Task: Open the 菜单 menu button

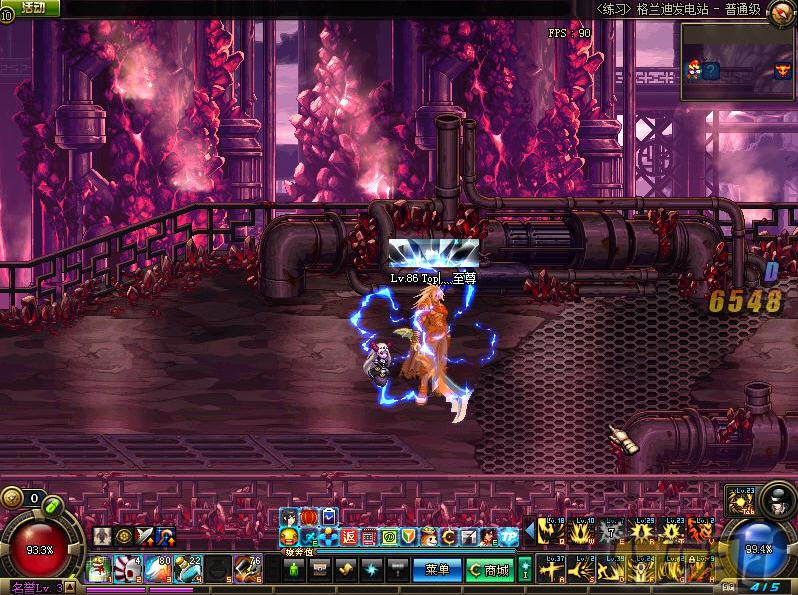Action: click(437, 570)
